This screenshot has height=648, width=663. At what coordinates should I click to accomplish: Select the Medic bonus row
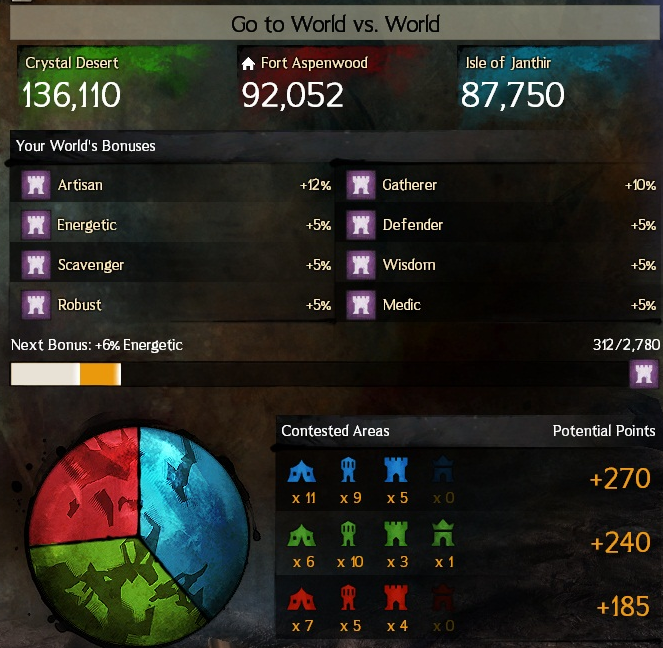coord(500,305)
